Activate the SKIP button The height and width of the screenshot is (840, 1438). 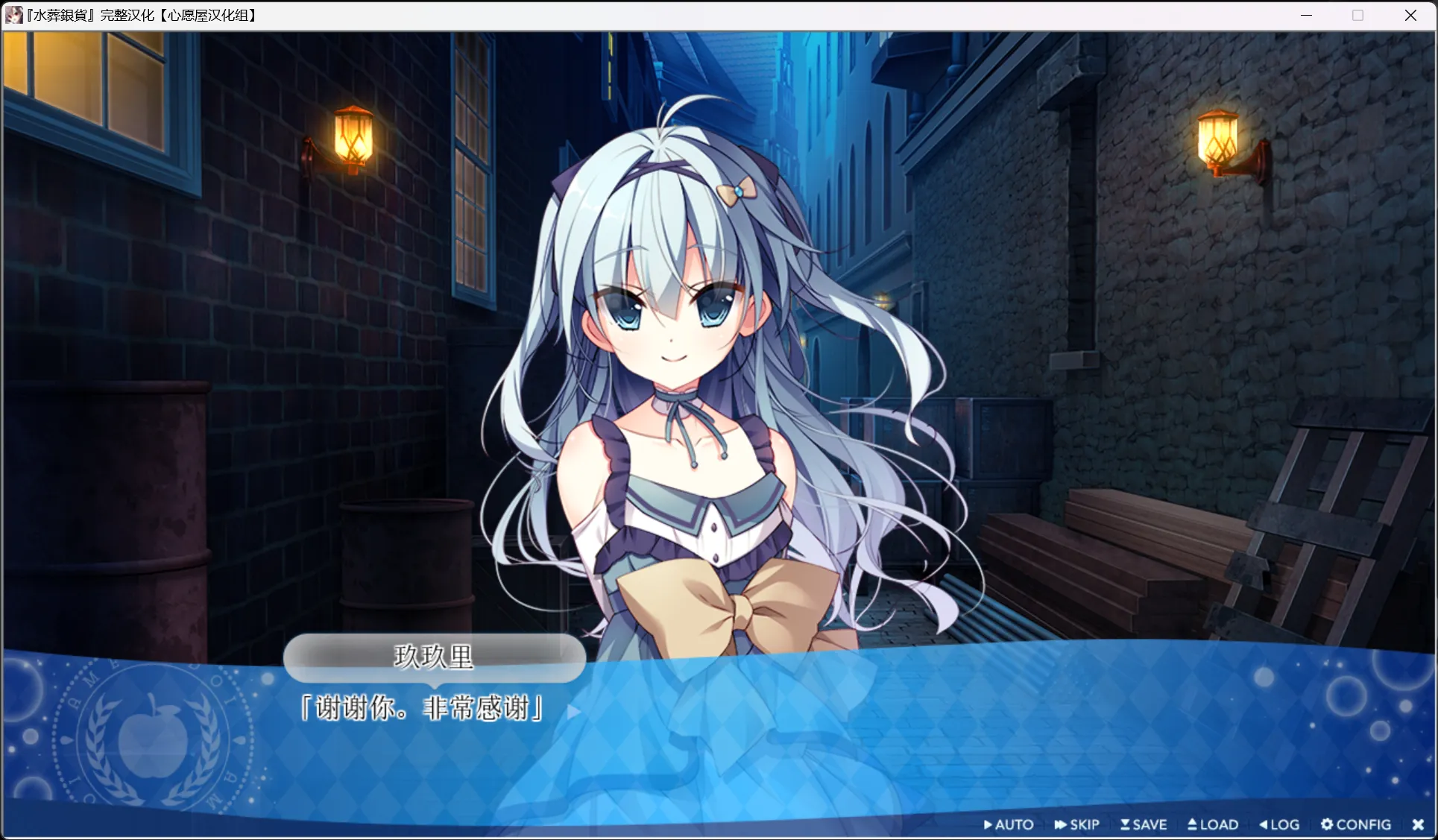pos(1077,824)
